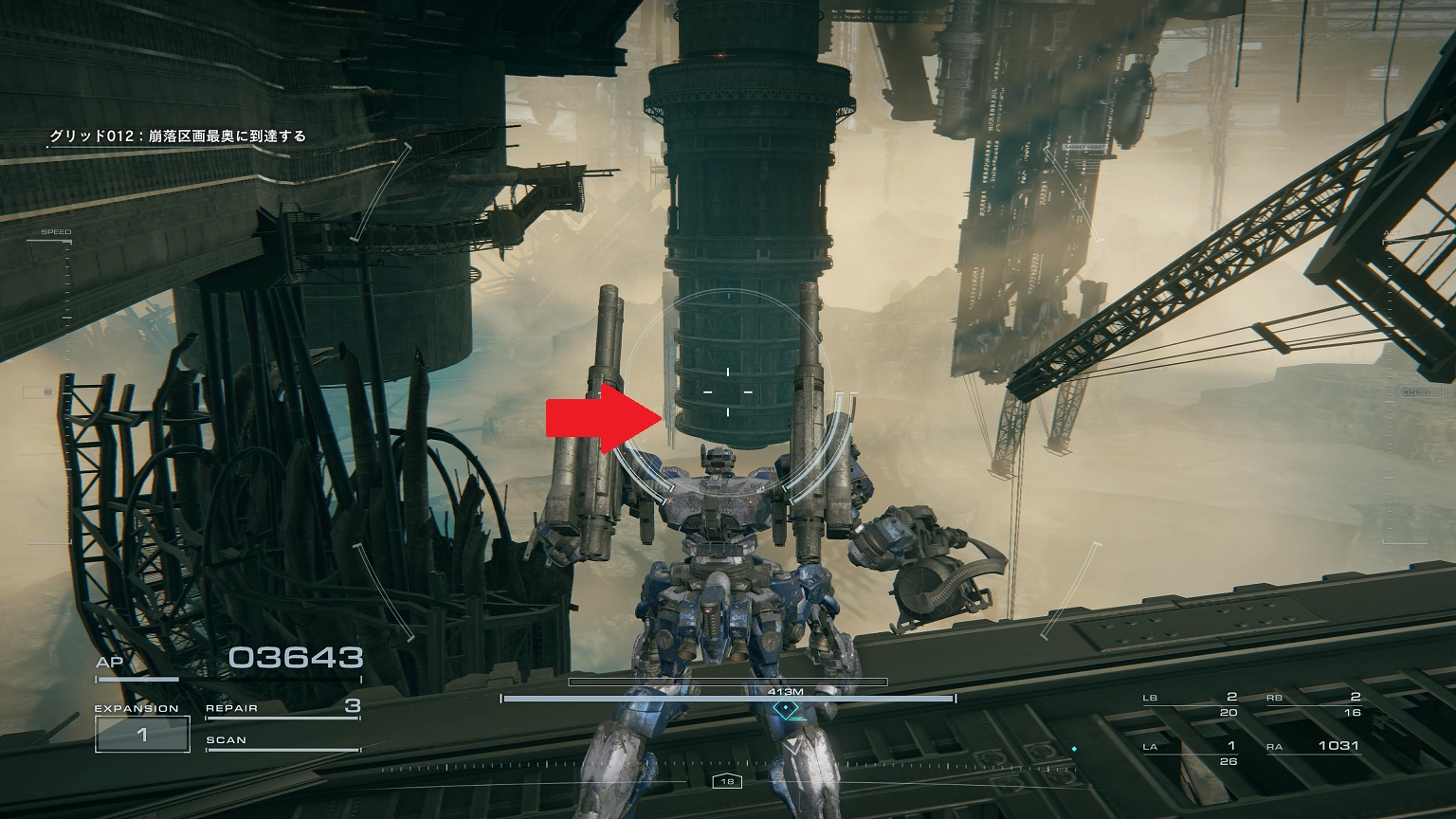
Task: Click the cyan diamond indicator below the distance bar
Action: 786,706
